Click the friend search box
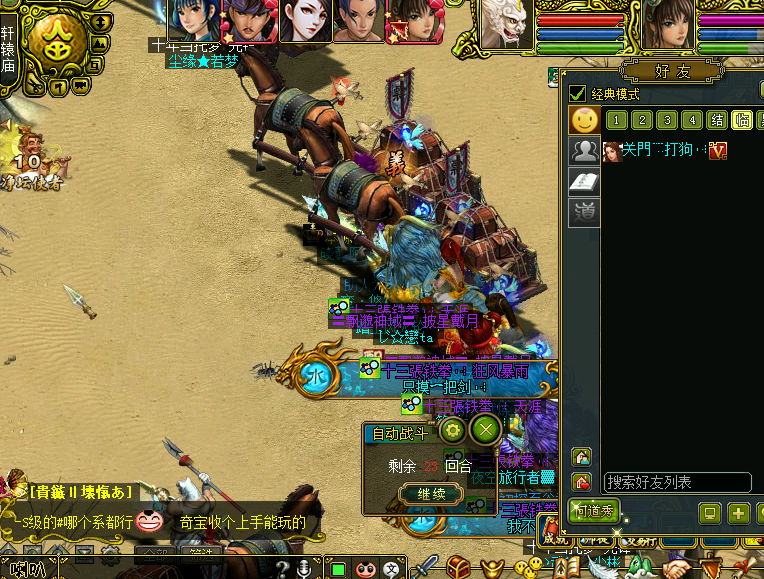This screenshot has height=579, width=764. [662, 482]
